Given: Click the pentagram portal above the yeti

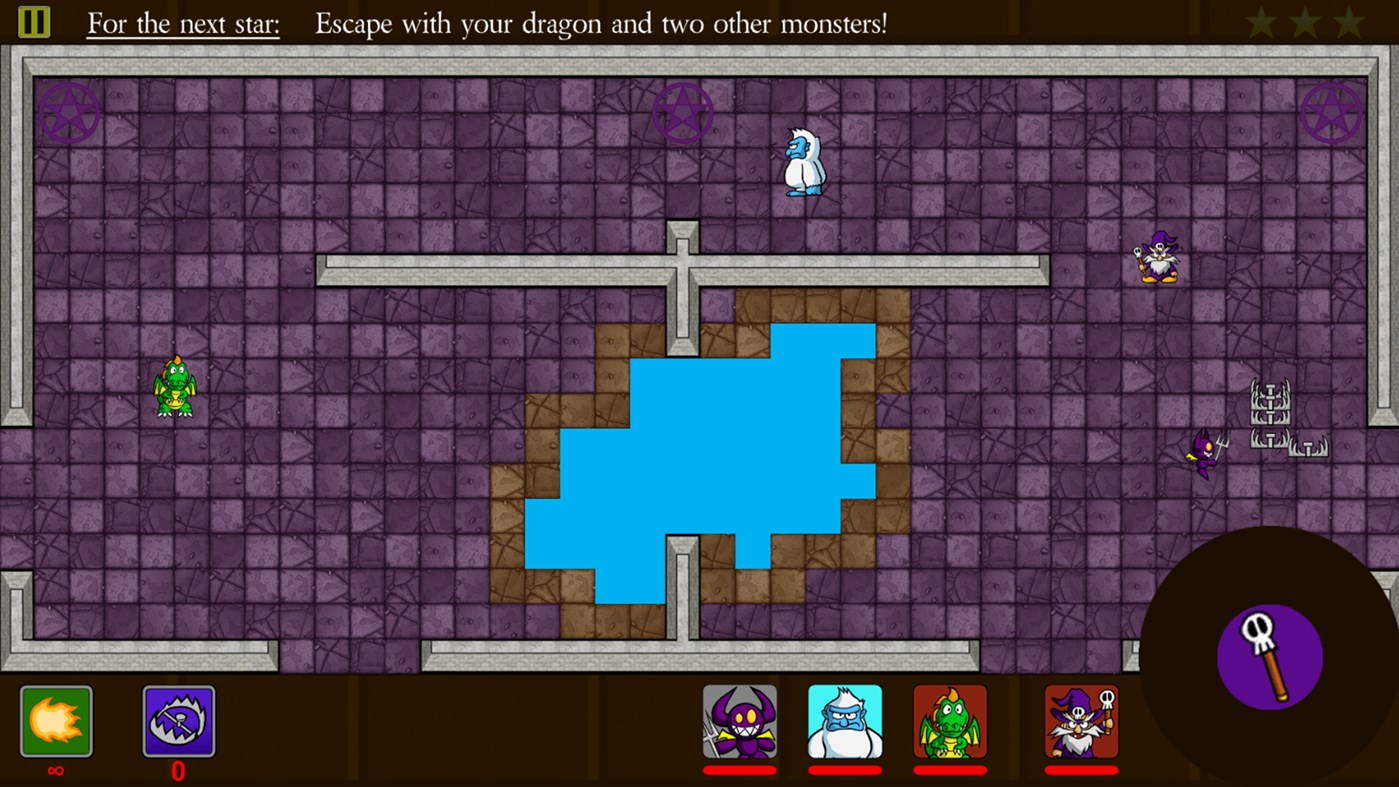Looking at the screenshot, I should pyautogui.click(x=683, y=113).
